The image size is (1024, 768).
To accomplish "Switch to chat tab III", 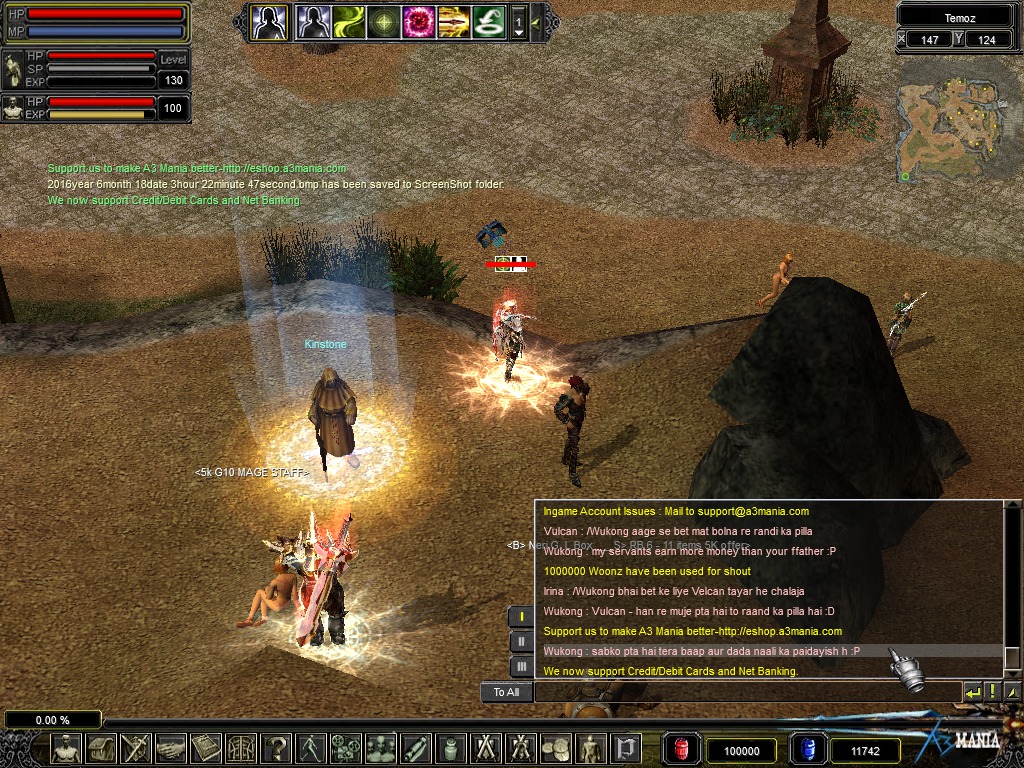I will [521, 667].
